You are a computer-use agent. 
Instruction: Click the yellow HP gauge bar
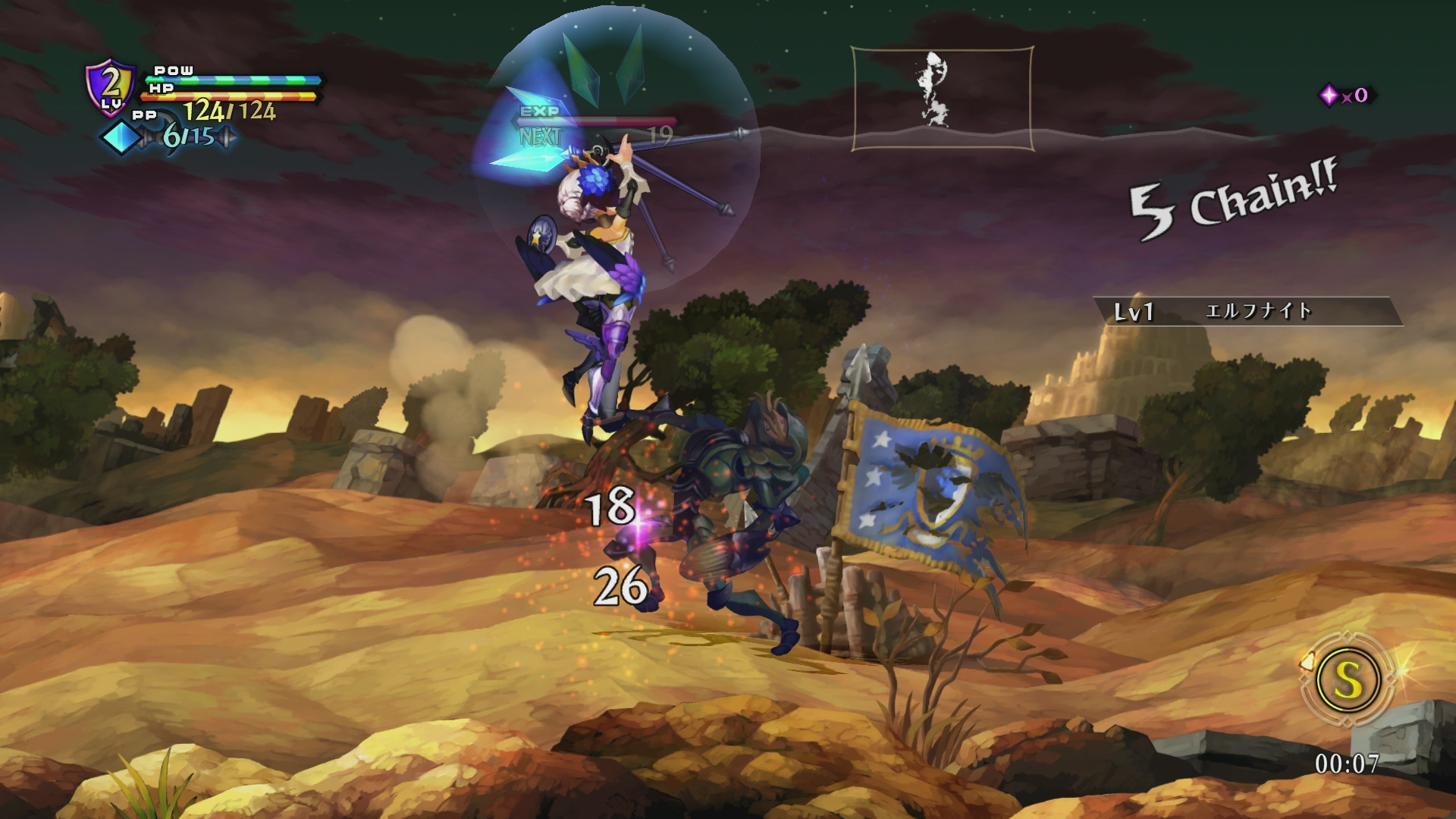[x=227, y=95]
